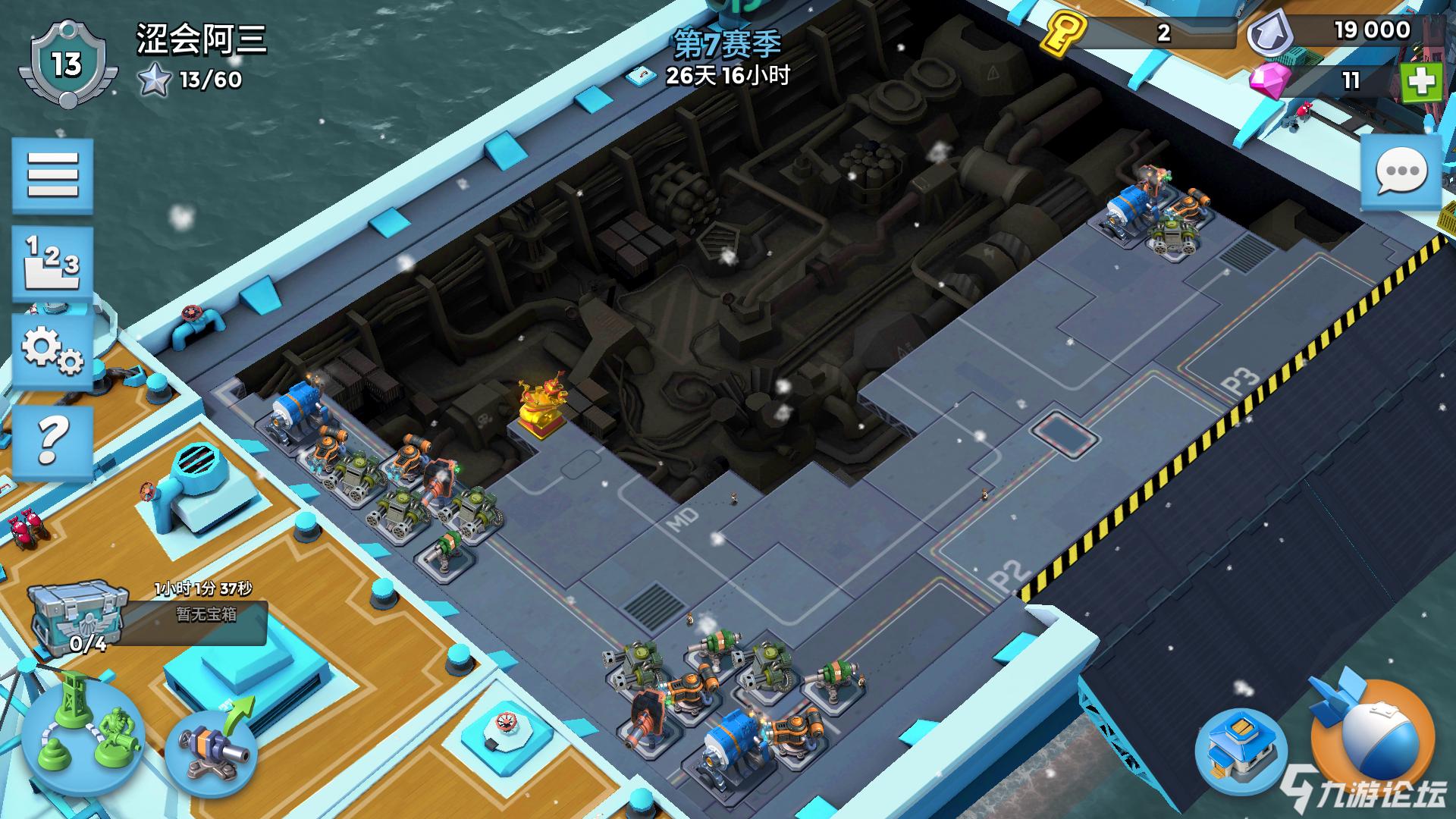Add more gems with the green plus
The height and width of the screenshot is (819, 1456).
1420,82
